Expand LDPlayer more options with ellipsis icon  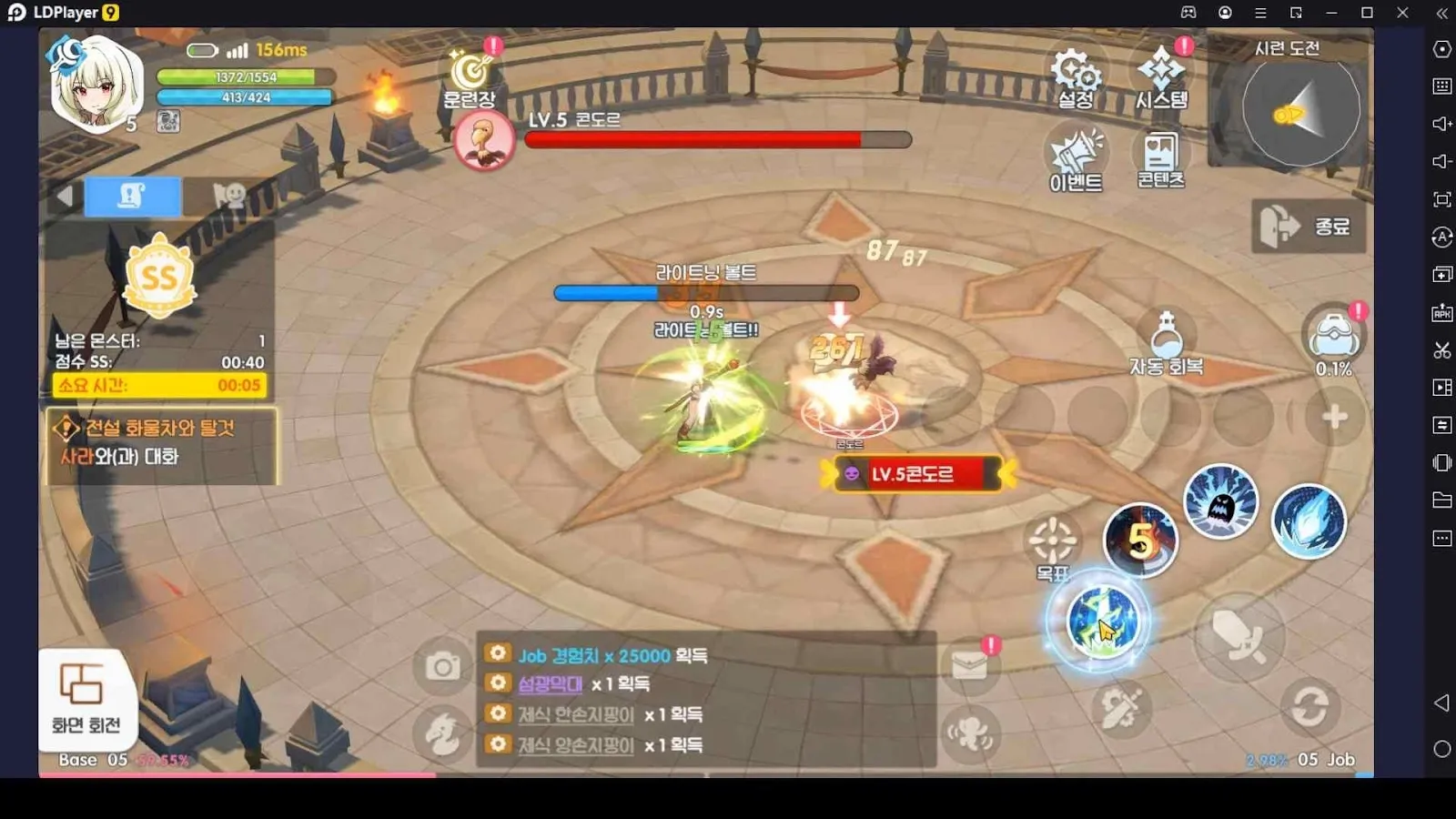(1441, 538)
